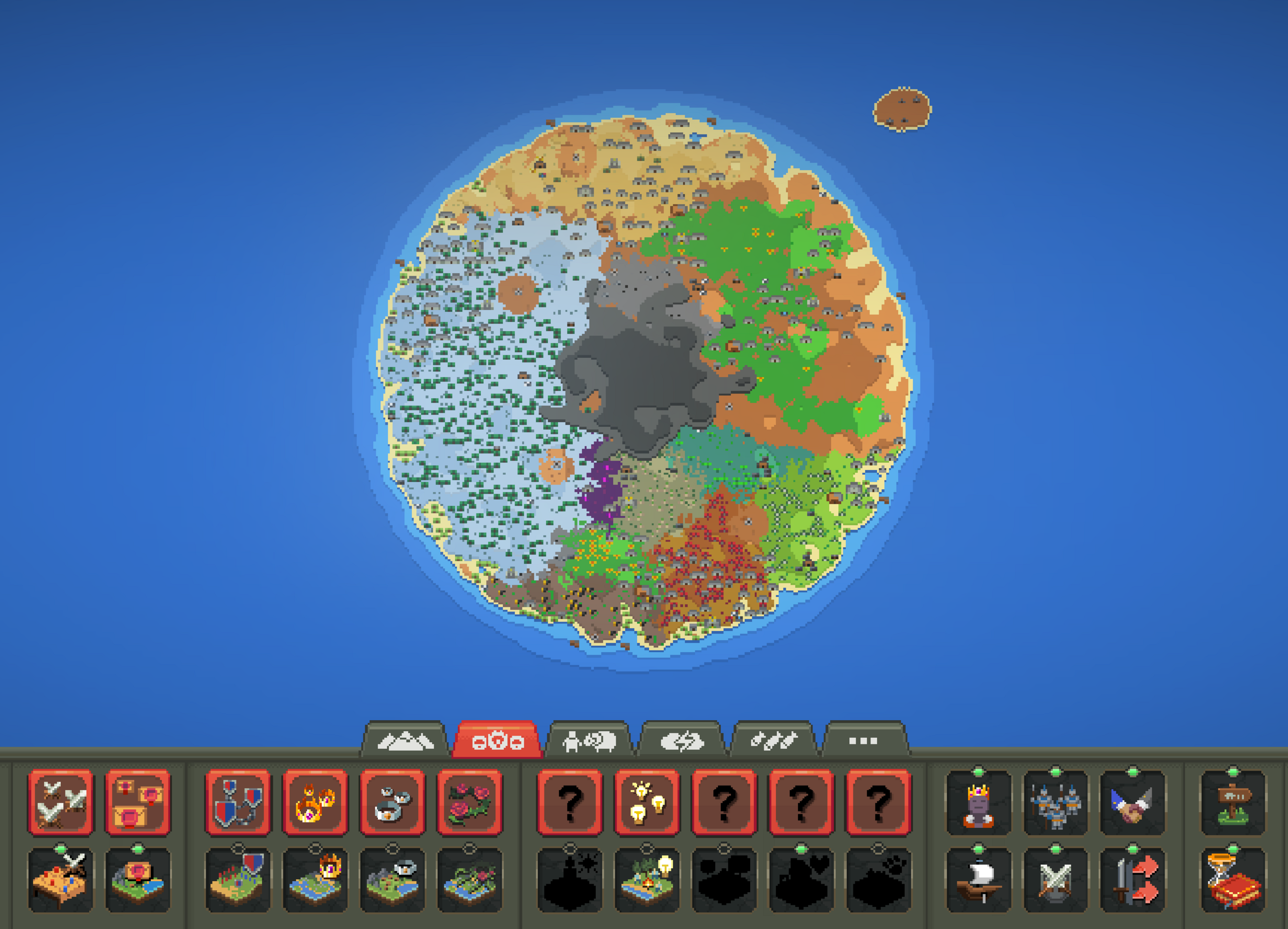Viewport: 1288px width, 929px height.
Task: Open the three-dots more options tab
Action: coord(863,740)
